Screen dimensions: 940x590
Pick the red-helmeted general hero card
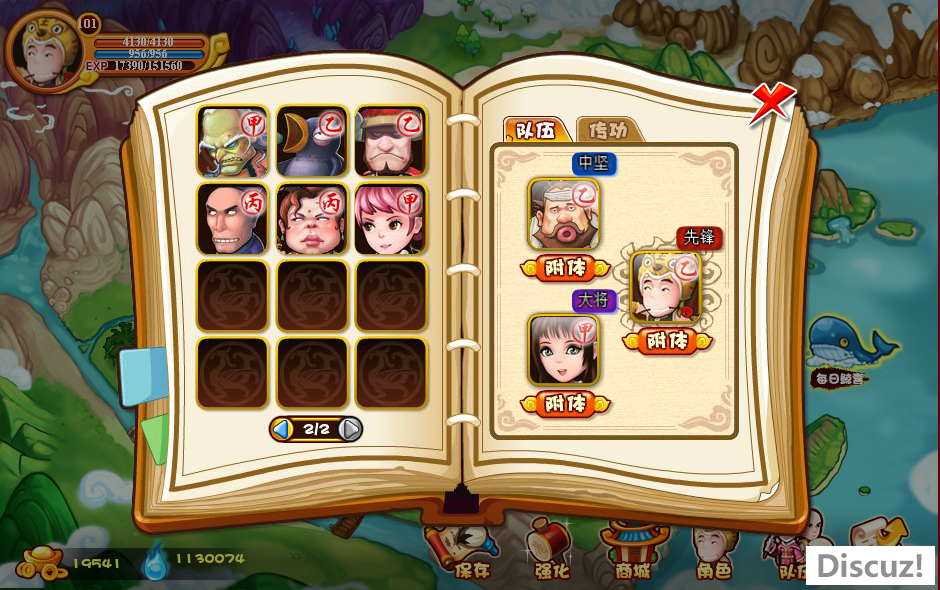(390, 141)
